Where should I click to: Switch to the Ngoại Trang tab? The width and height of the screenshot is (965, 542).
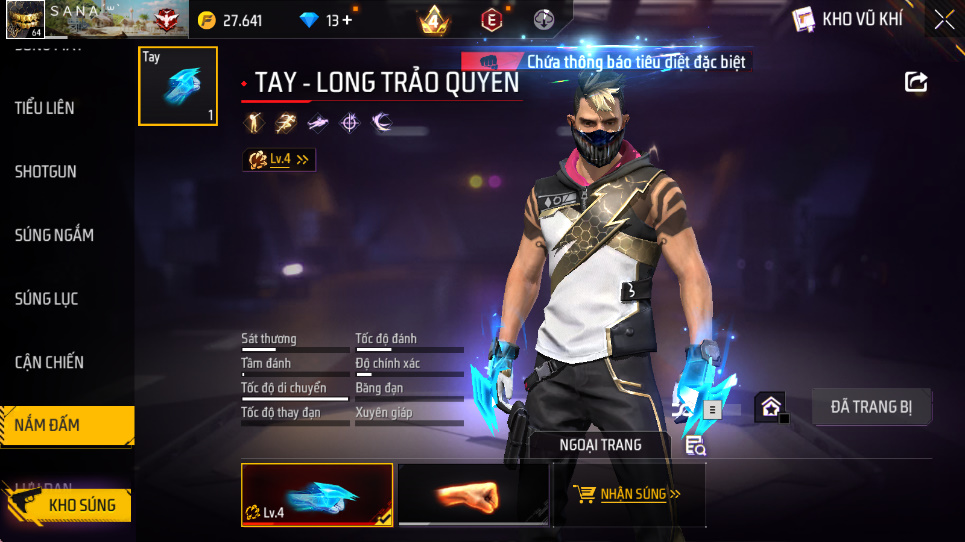click(600, 444)
